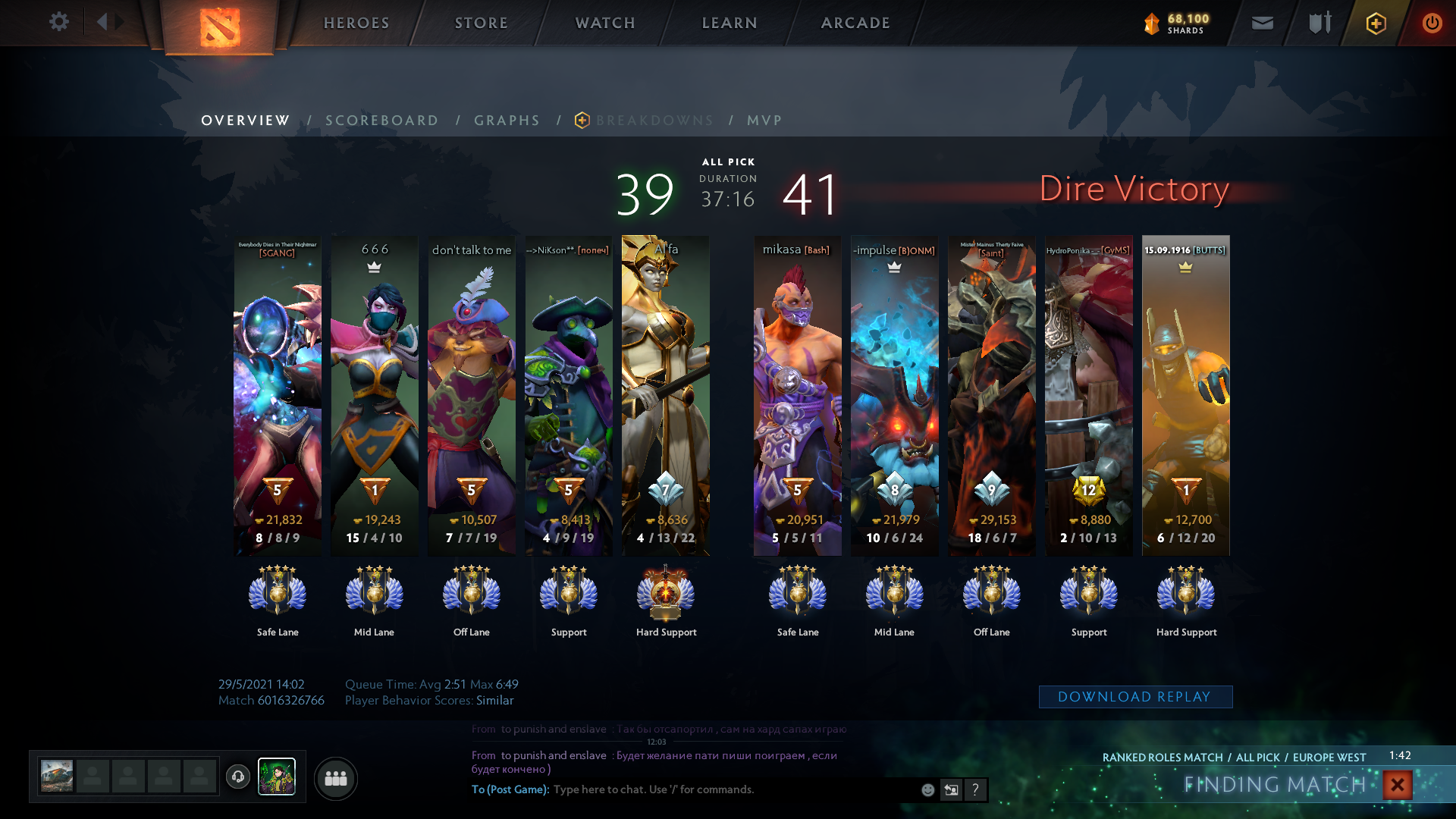This screenshot has width=1456, height=819.
Task: Open the Dota Plus gold badge
Action: tap(1376, 23)
